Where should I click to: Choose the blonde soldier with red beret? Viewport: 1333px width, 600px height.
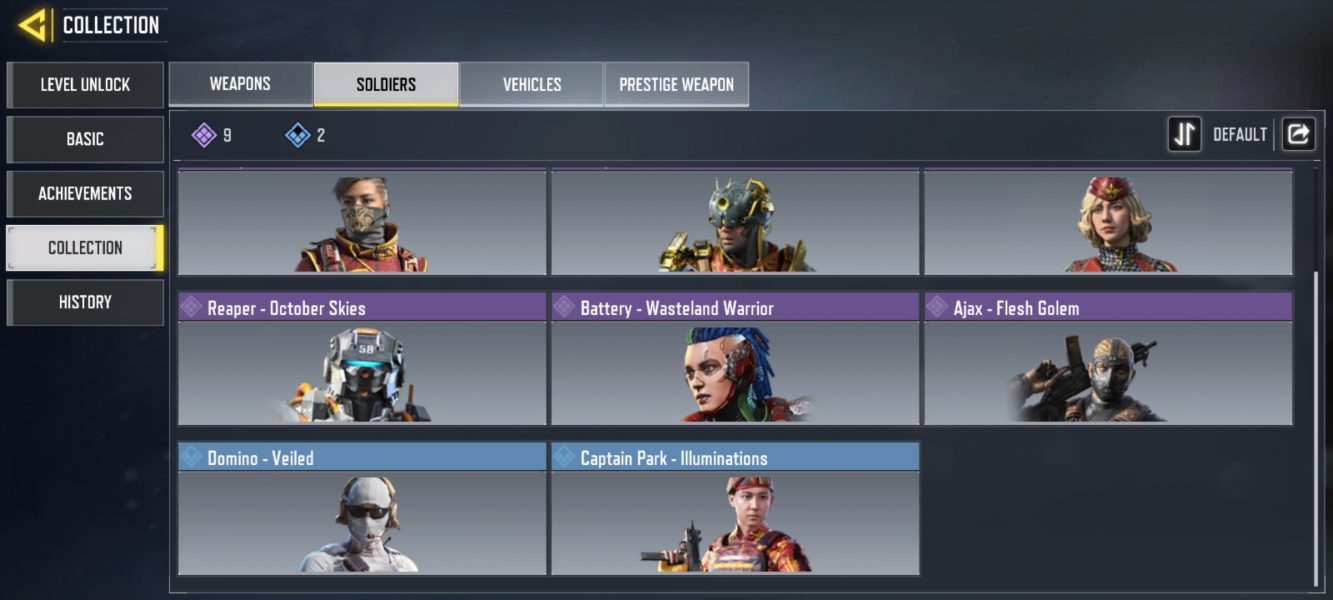pos(1108,222)
